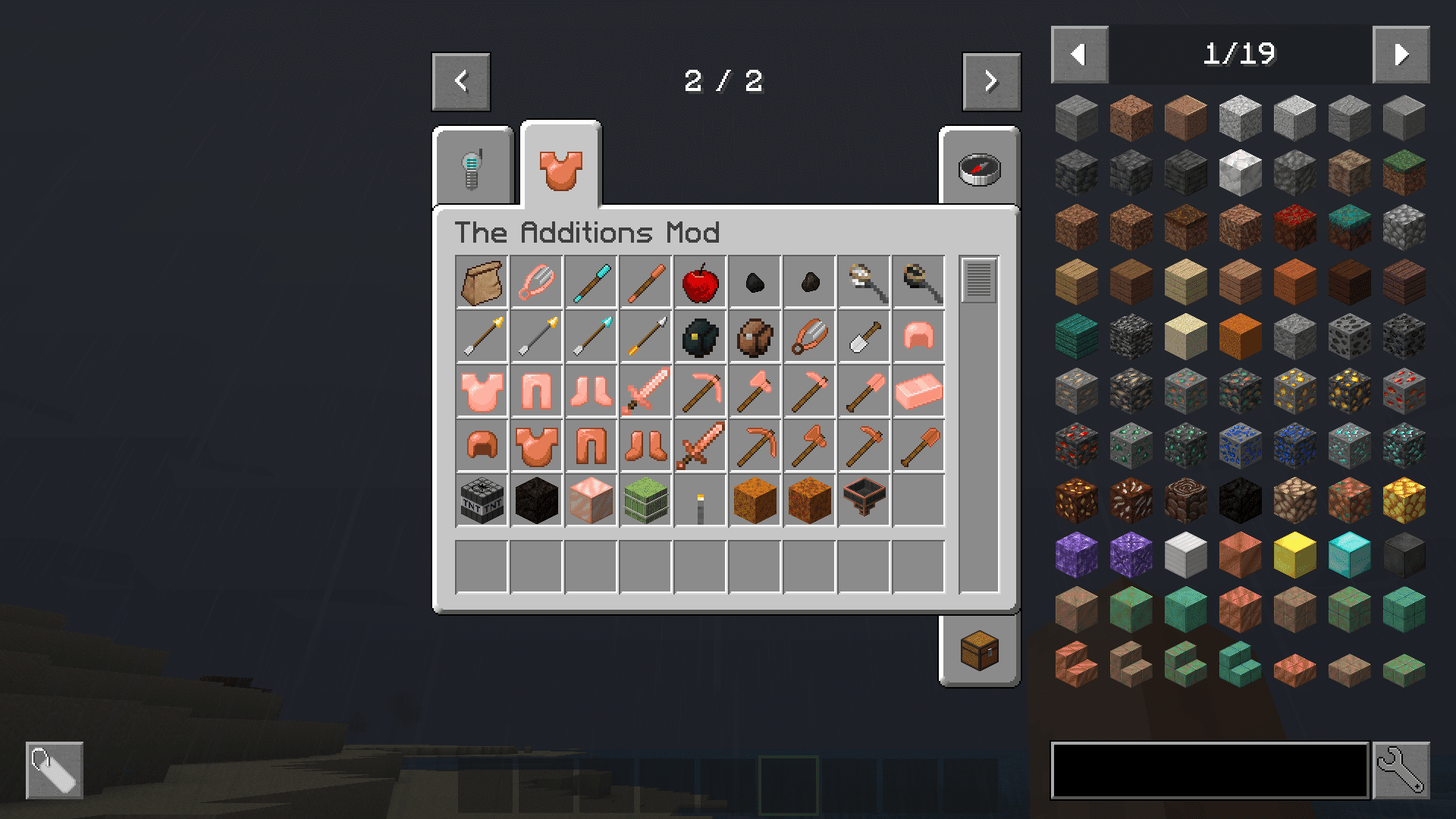Show the next JEI item page

tap(1401, 55)
